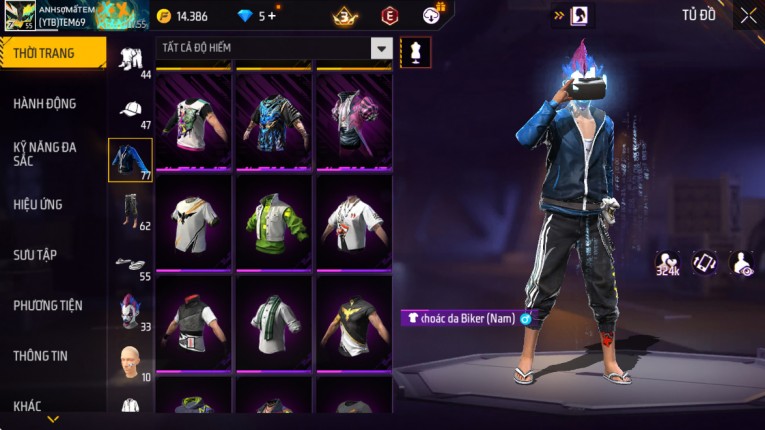The height and width of the screenshot is (430, 765).
Task: Switch to the Thông Tin tab
Action: [x=40, y=356]
